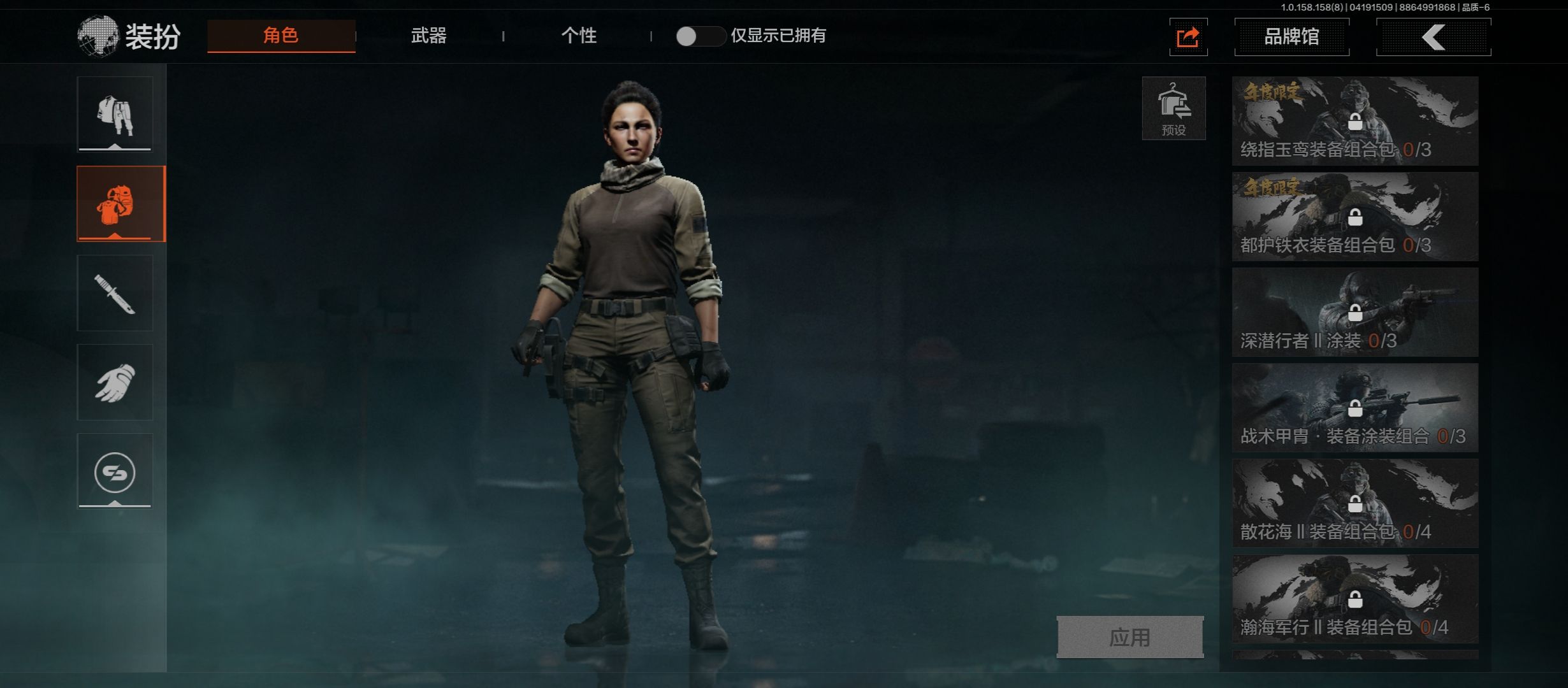Click the orange share icon
This screenshot has width=1568, height=688.
pos(1187,37)
